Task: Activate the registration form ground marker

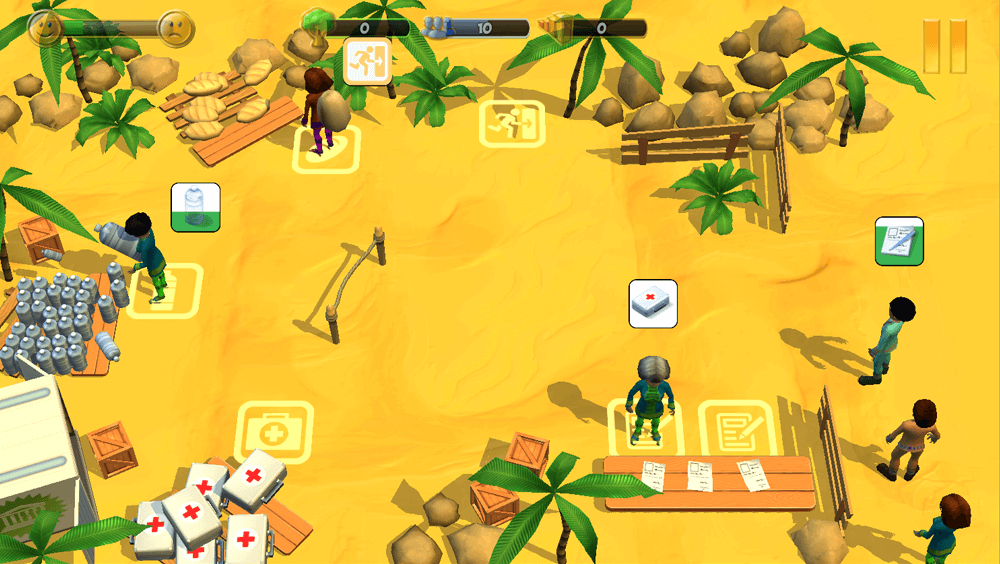Action: (737, 428)
